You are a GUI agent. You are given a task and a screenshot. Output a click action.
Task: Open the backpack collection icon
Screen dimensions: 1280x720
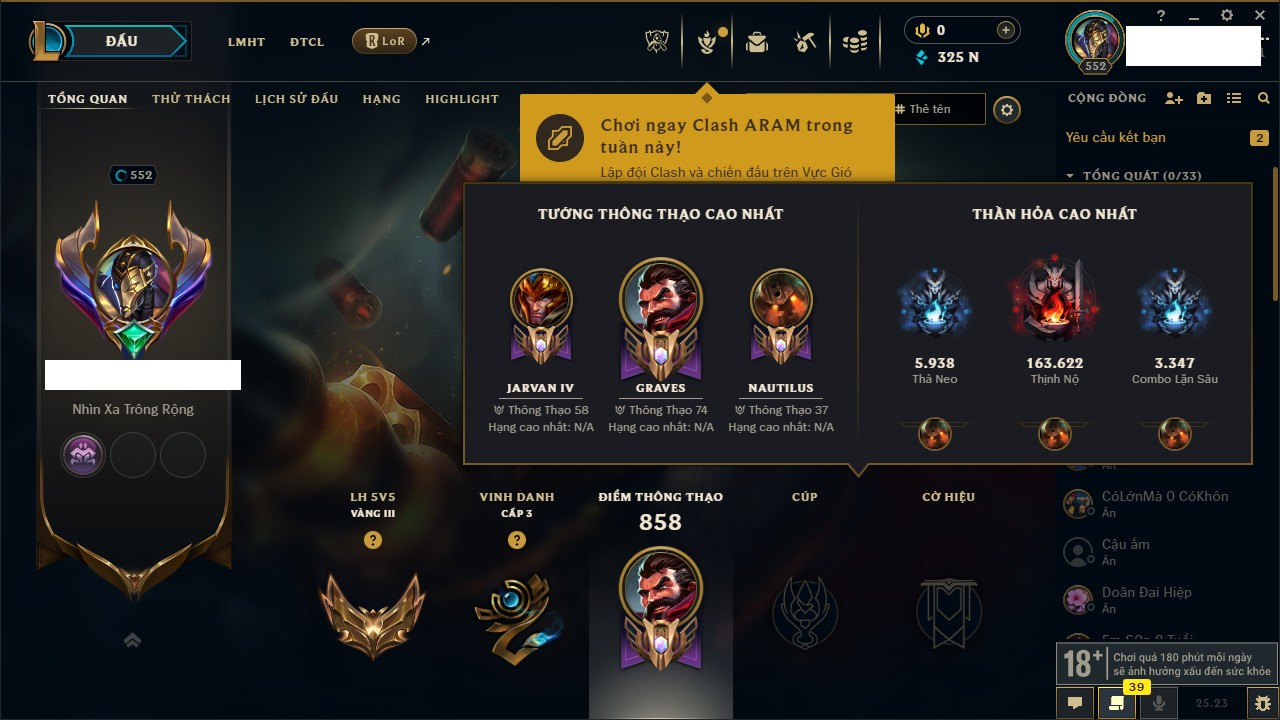click(x=757, y=42)
